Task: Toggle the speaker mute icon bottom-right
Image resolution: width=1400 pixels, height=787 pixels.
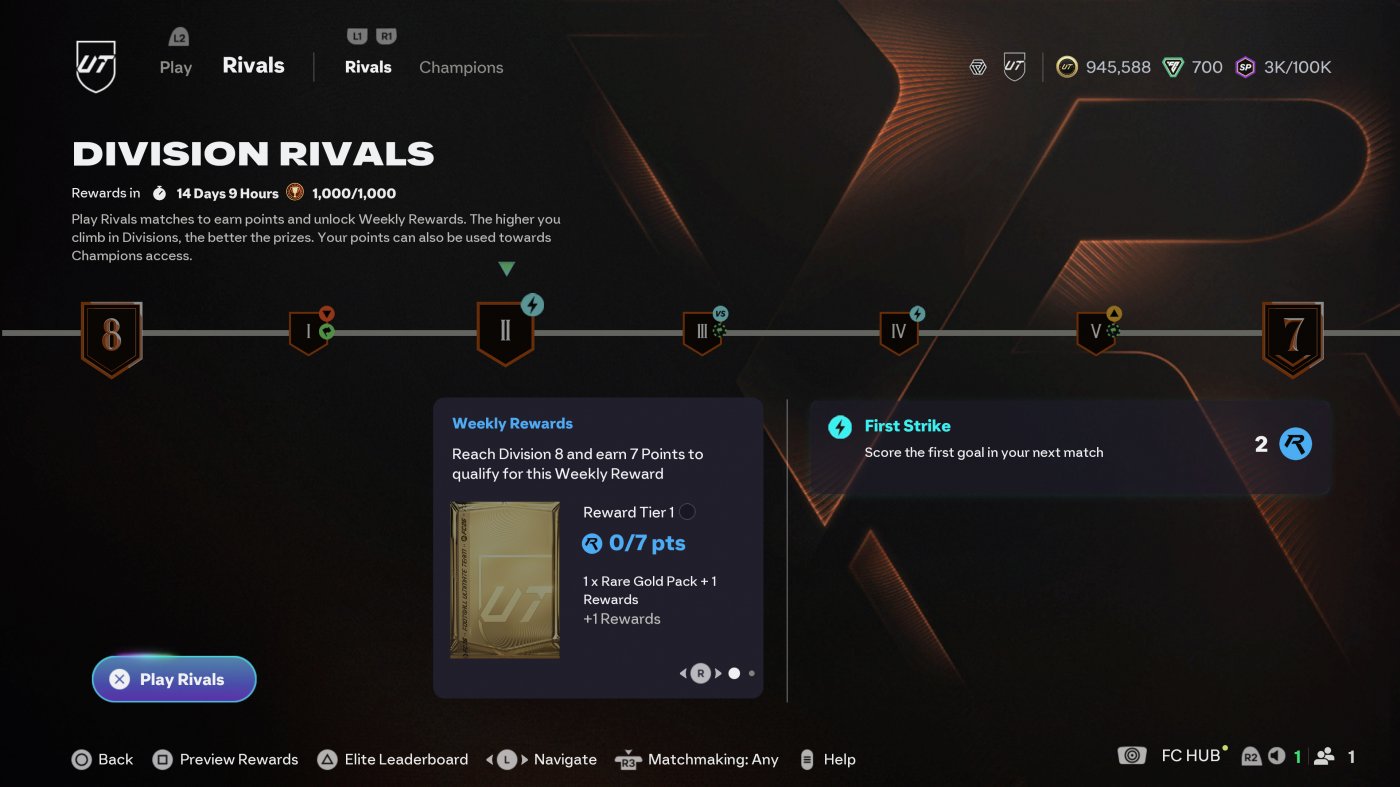Action: [1276, 757]
